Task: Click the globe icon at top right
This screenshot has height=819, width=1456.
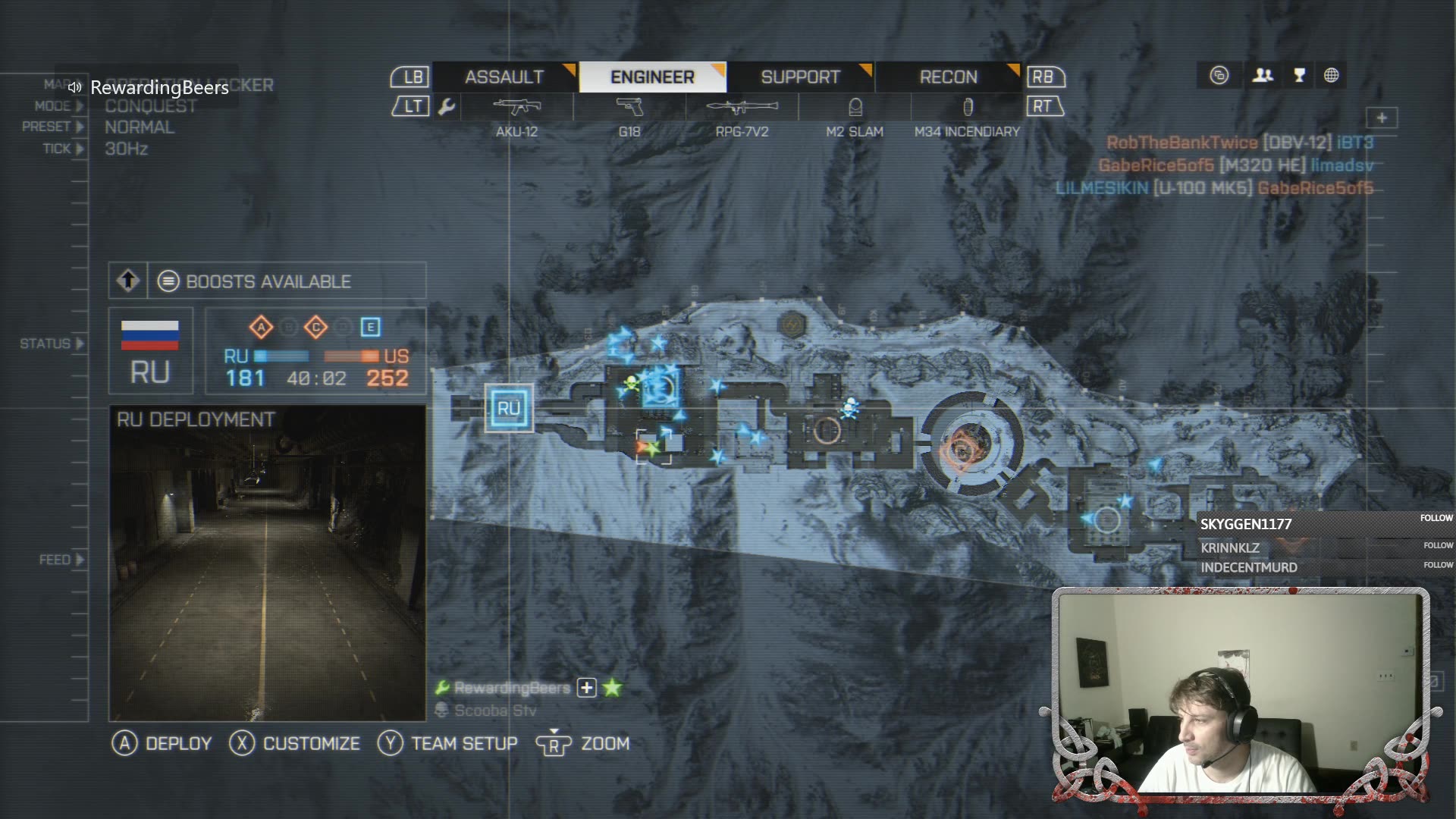Action: coord(1331,75)
